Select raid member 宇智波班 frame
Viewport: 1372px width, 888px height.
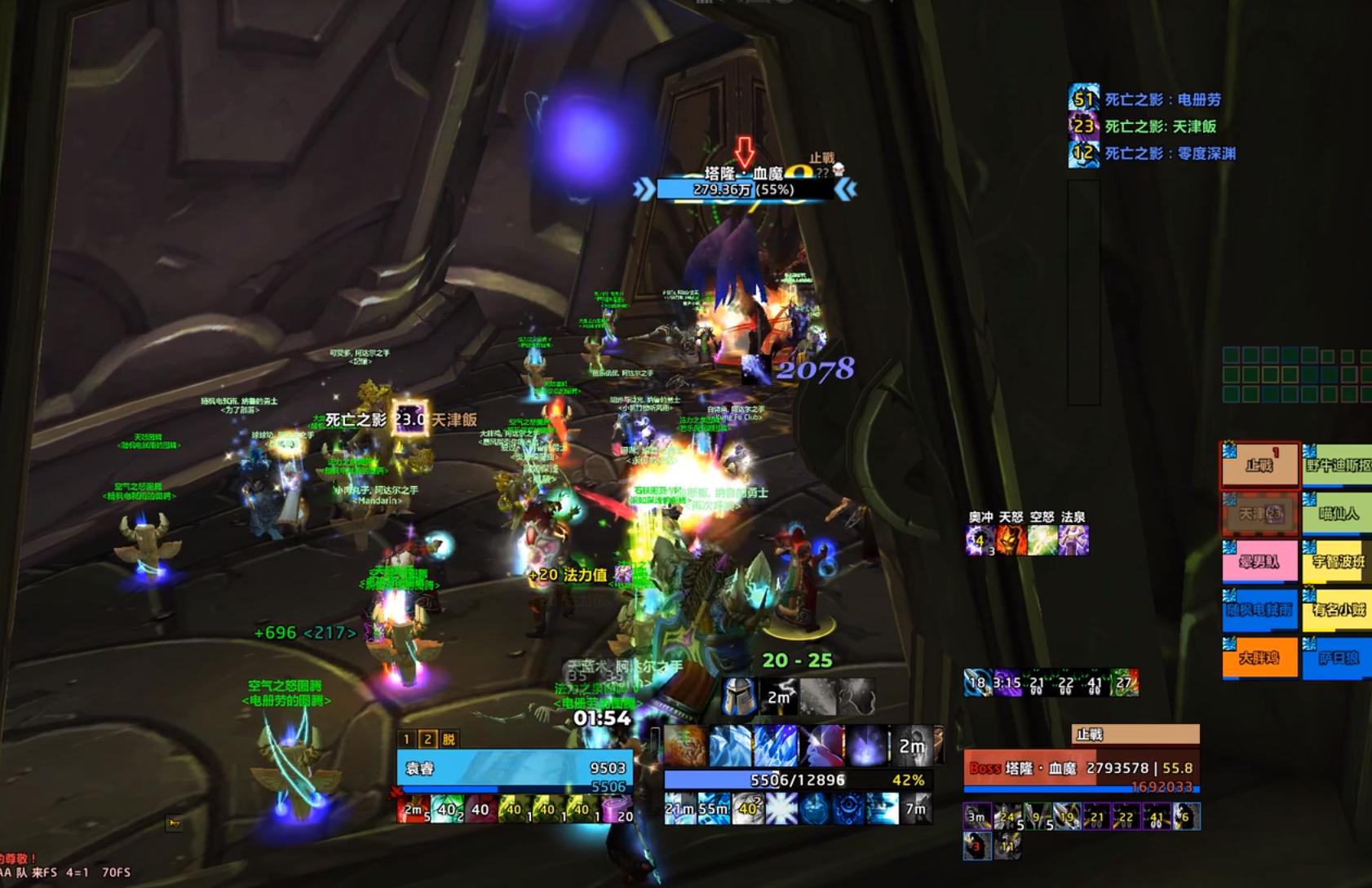[1338, 562]
